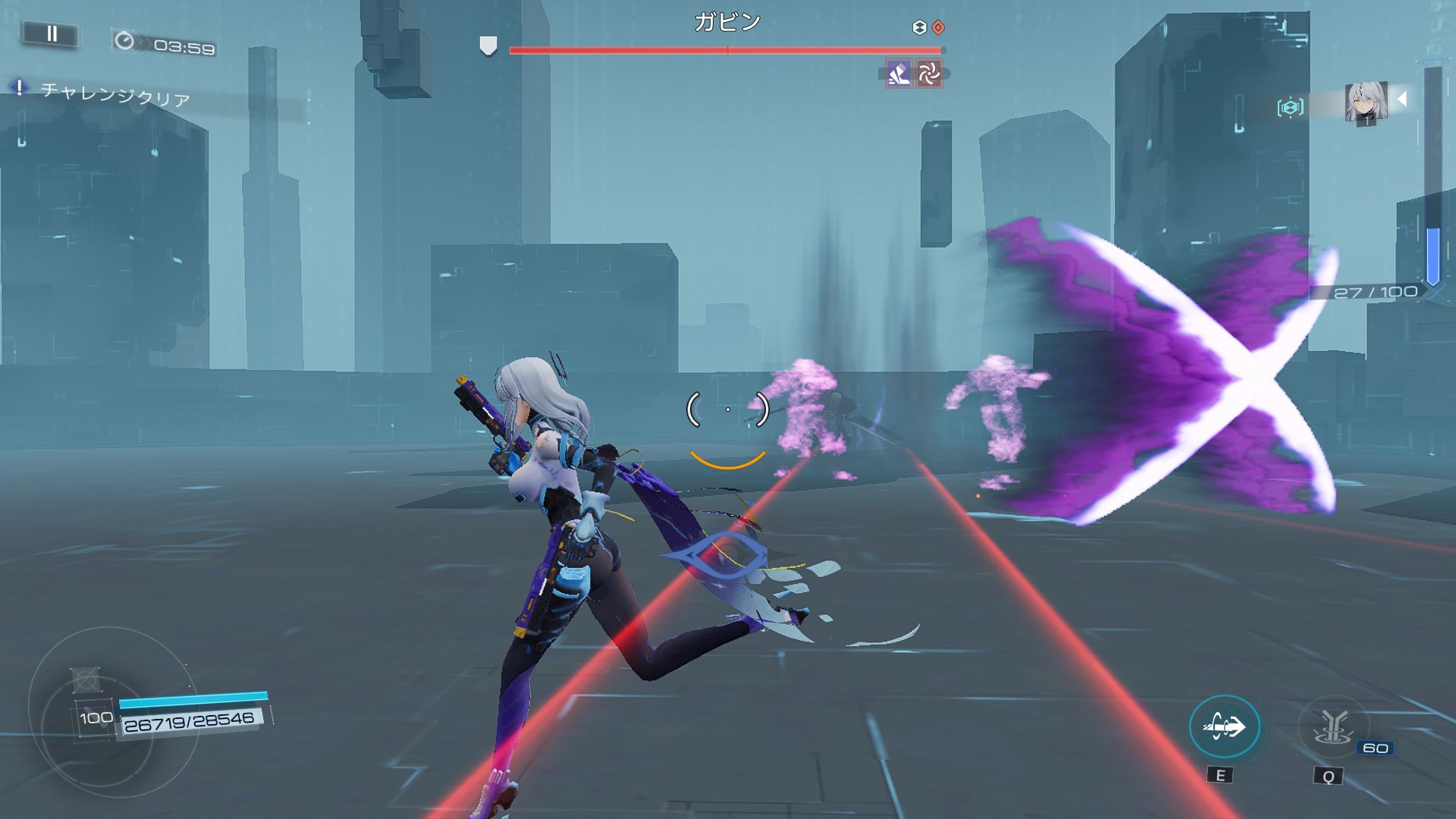Click the cyan hexagon bracket icon

pyautogui.click(x=1290, y=107)
